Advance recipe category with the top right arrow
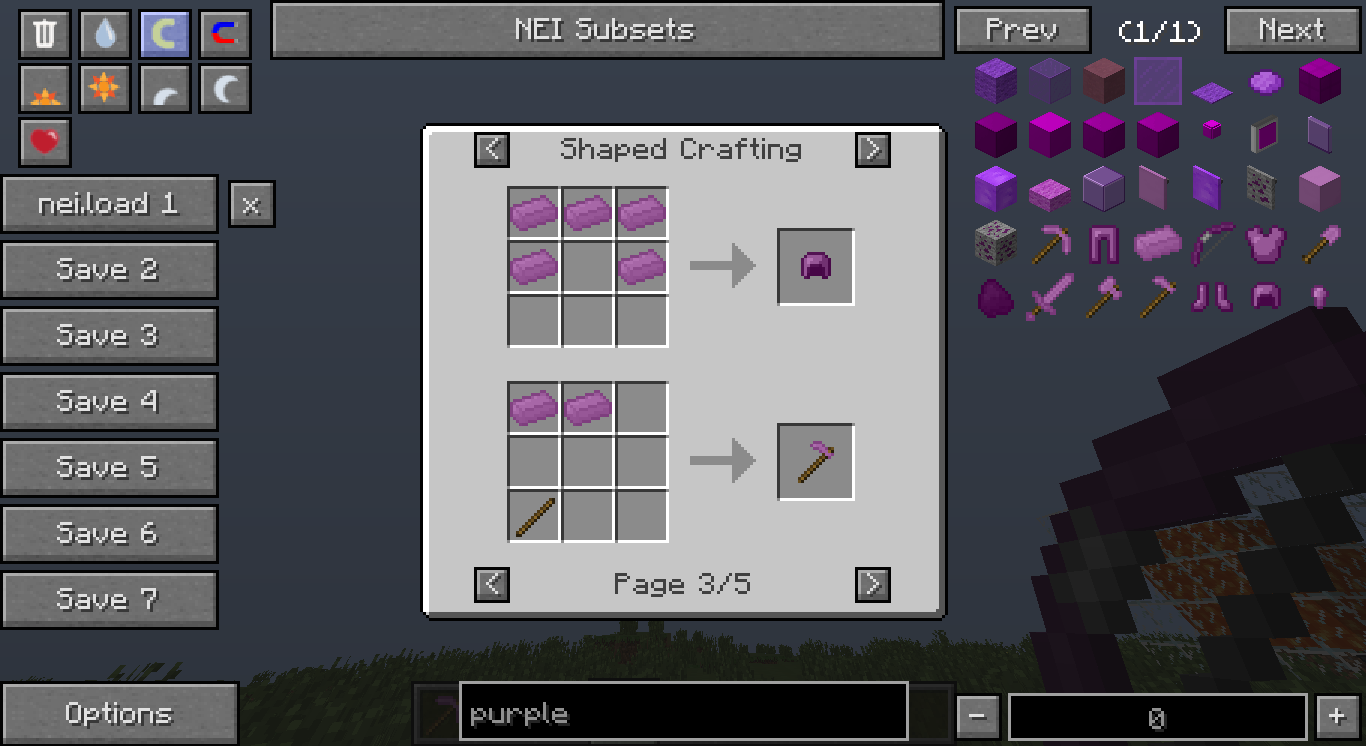Screen dimensions: 1366x746 tap(872, 150)
